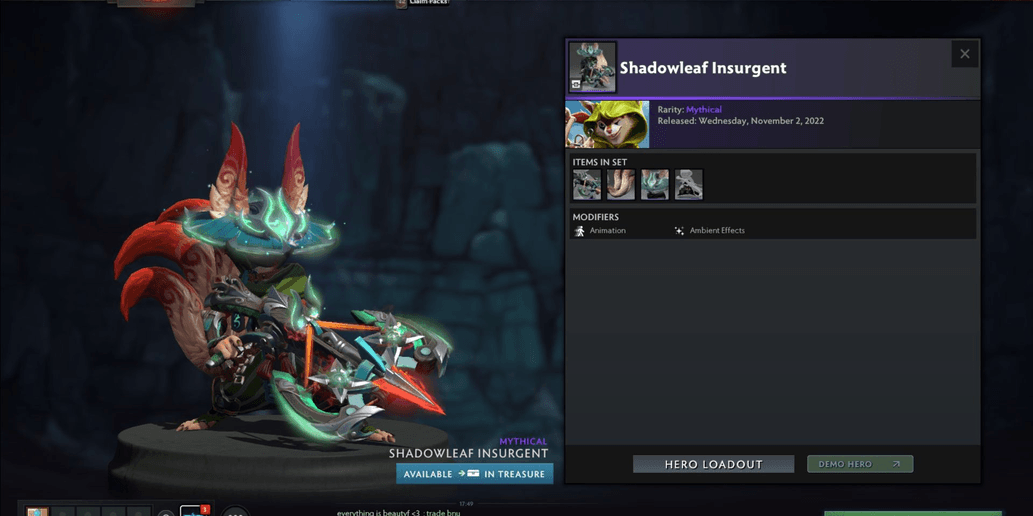Close the Shadowleaf Insurgent details panel
1033x516 pixels.
pyautogui.click(x=964, y=54)
